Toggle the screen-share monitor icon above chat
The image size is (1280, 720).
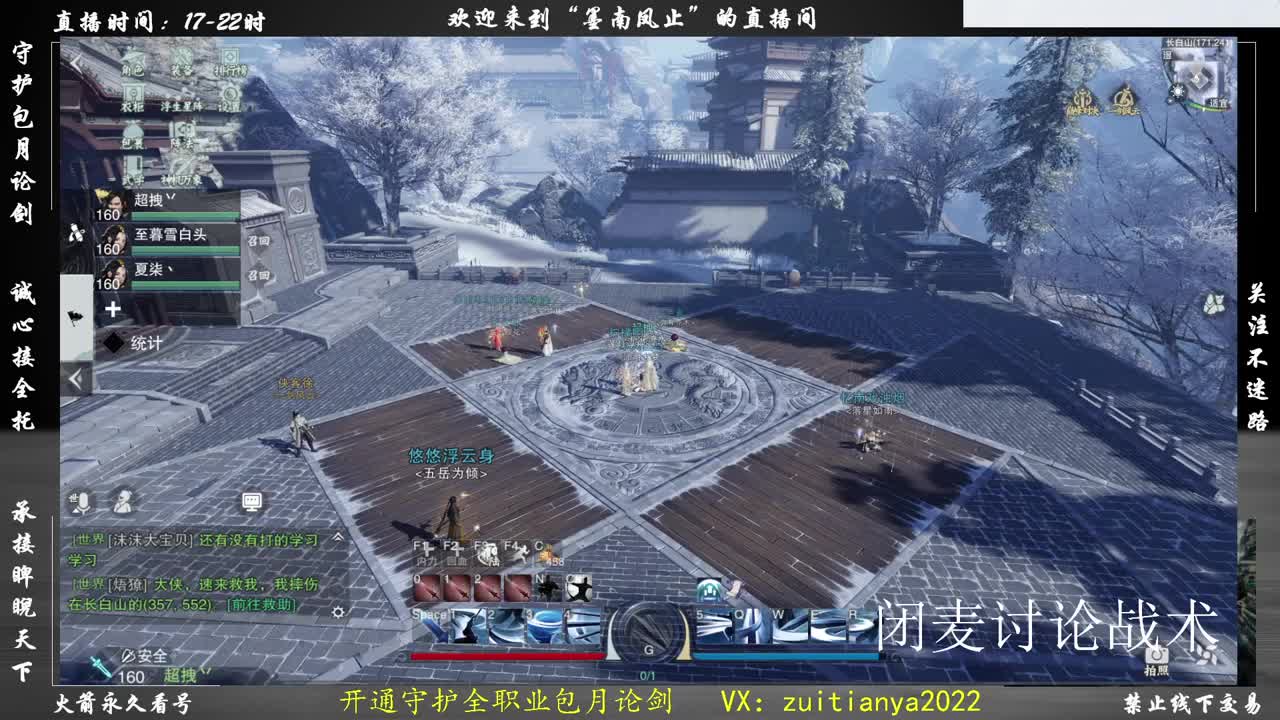coord(251,498)
